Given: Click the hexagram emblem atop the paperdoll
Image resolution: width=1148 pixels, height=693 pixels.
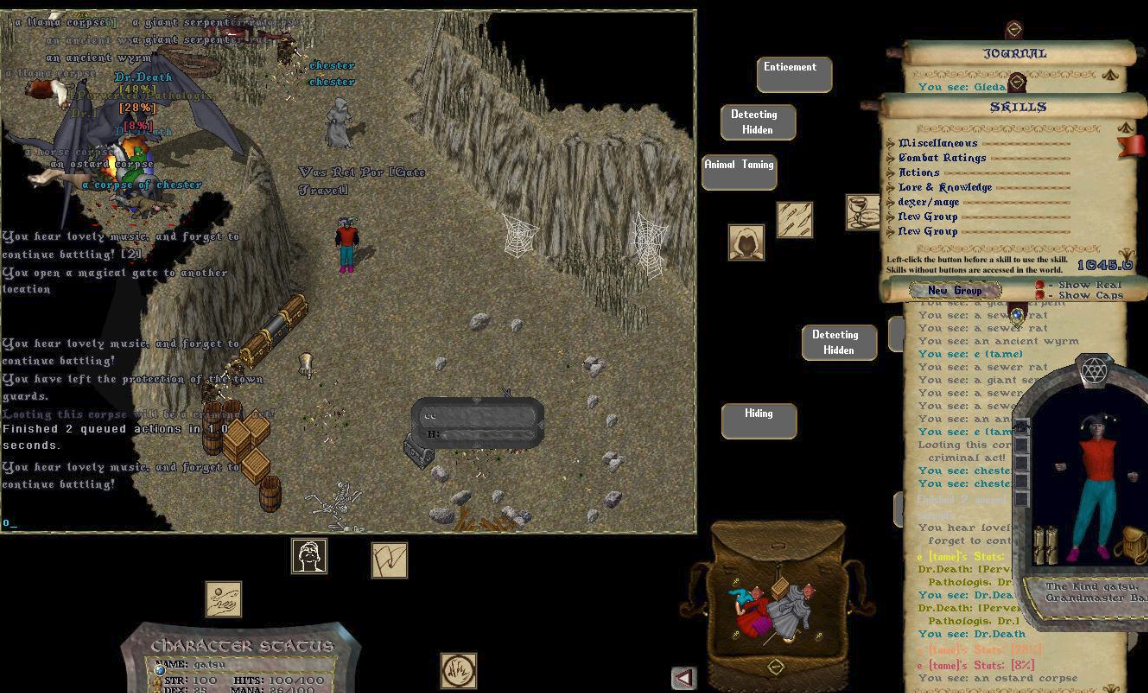Looking at the screenshot, I should point(1093,371).
